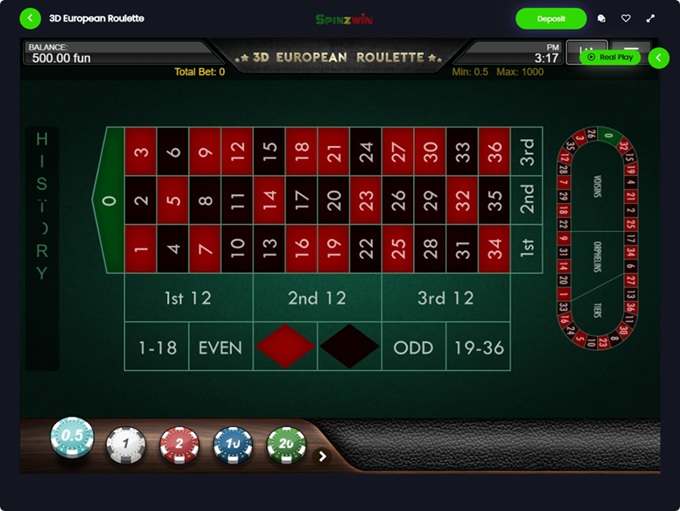Screen dimensions: 680x511
Task: Choose the white 1 chip
Action: [126, 444]
